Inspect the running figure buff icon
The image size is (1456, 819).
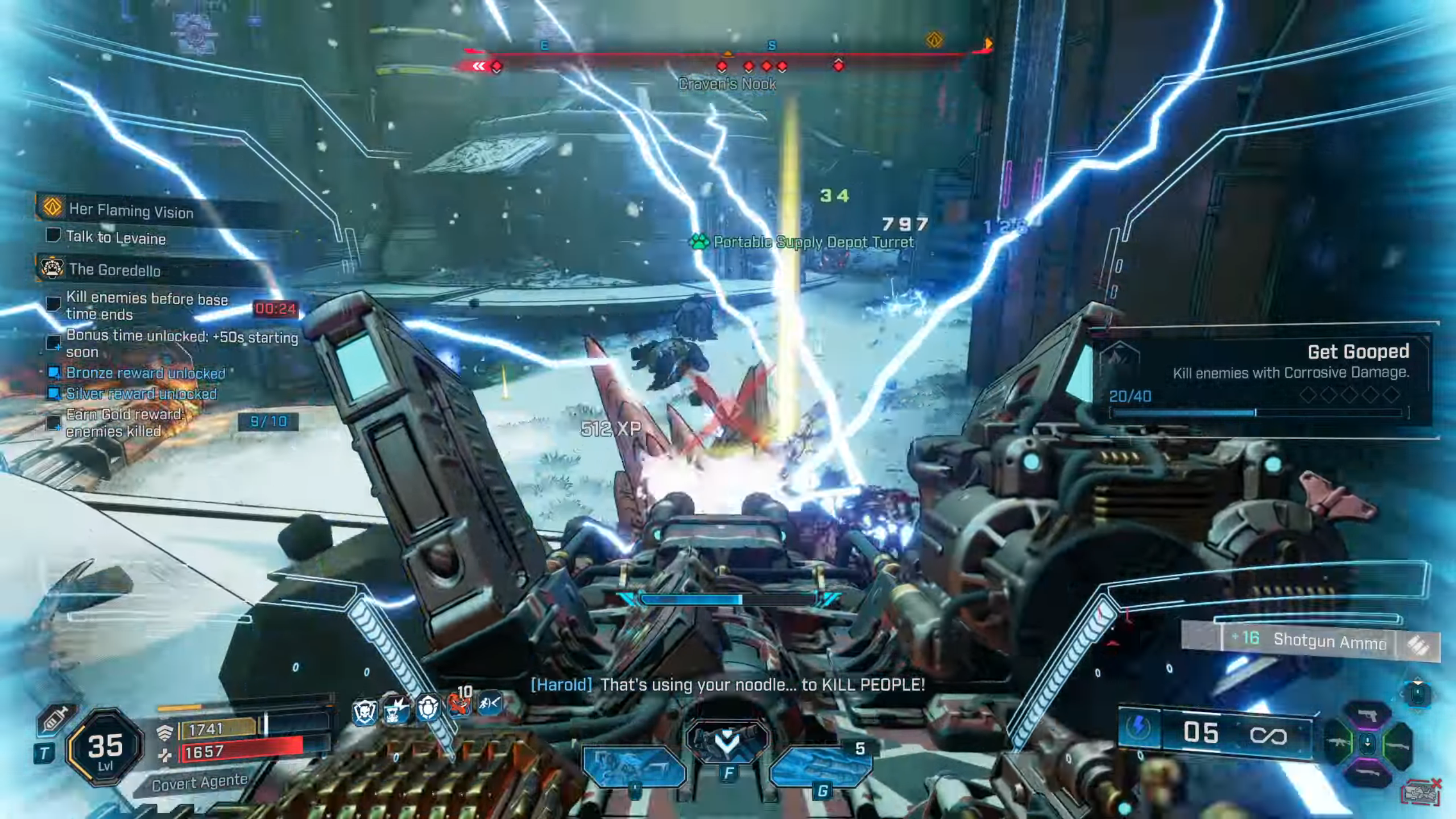click(x=490, y=705)
